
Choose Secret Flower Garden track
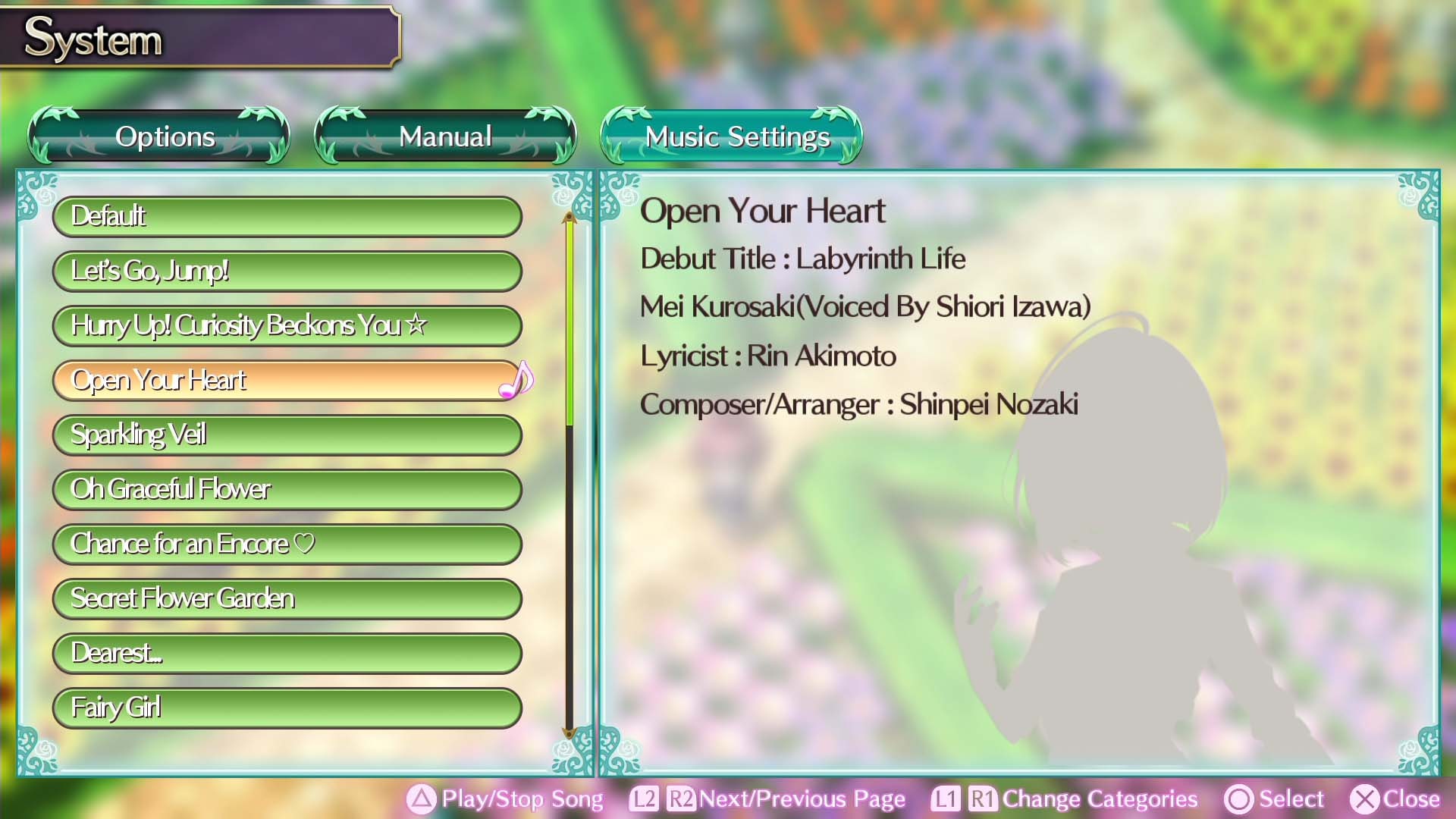click(286, 598)
